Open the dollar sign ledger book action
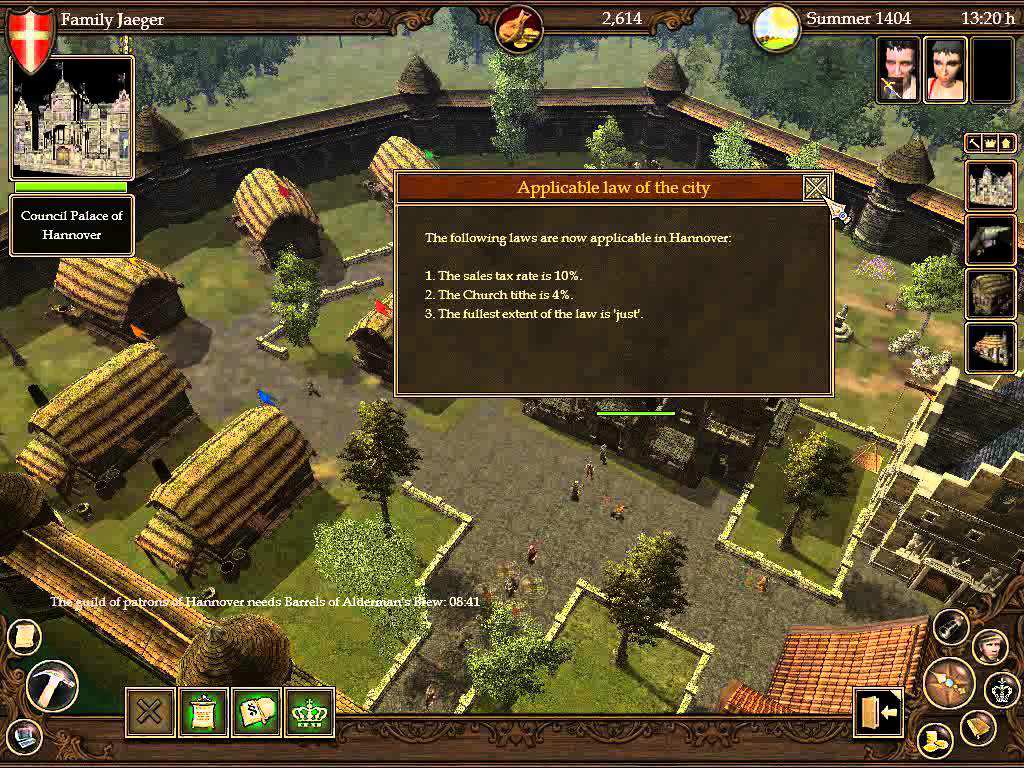Viewport: 1024px width, 768px height. [256, 712]
